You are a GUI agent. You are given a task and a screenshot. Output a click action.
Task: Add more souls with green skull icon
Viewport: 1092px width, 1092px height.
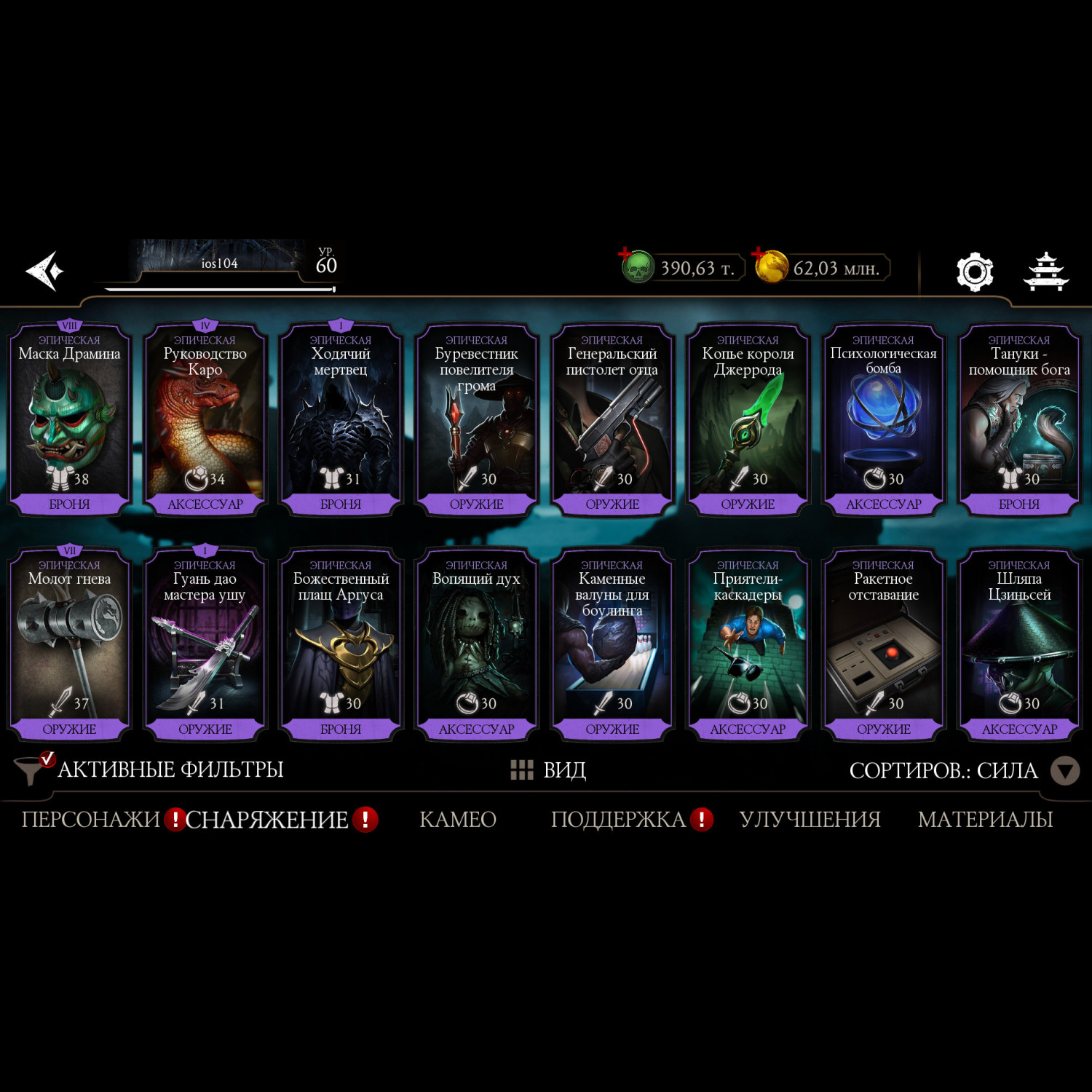pyautogui.click(x=636, y=266)
